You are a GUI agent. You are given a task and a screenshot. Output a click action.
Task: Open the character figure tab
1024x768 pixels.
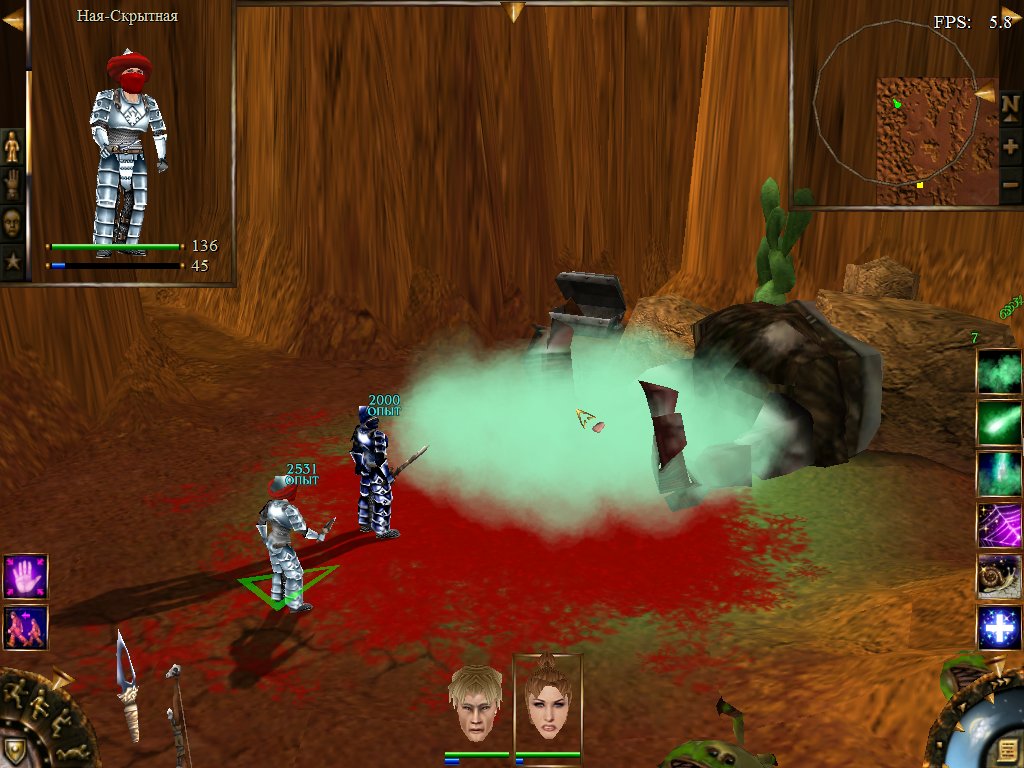[12, 148]
